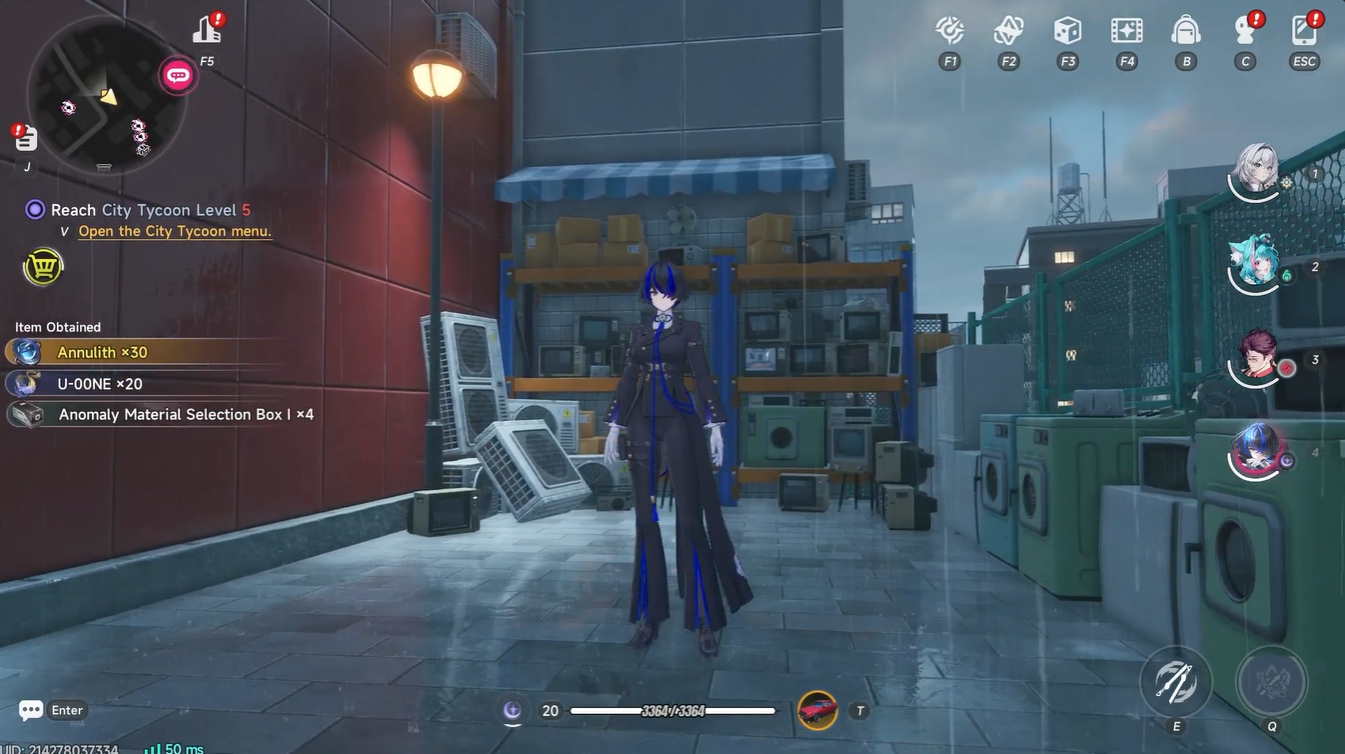Viewport: 1345px width, 754px height.
Task: Click the Enter chat input field
Action: (x=45, y=709)
